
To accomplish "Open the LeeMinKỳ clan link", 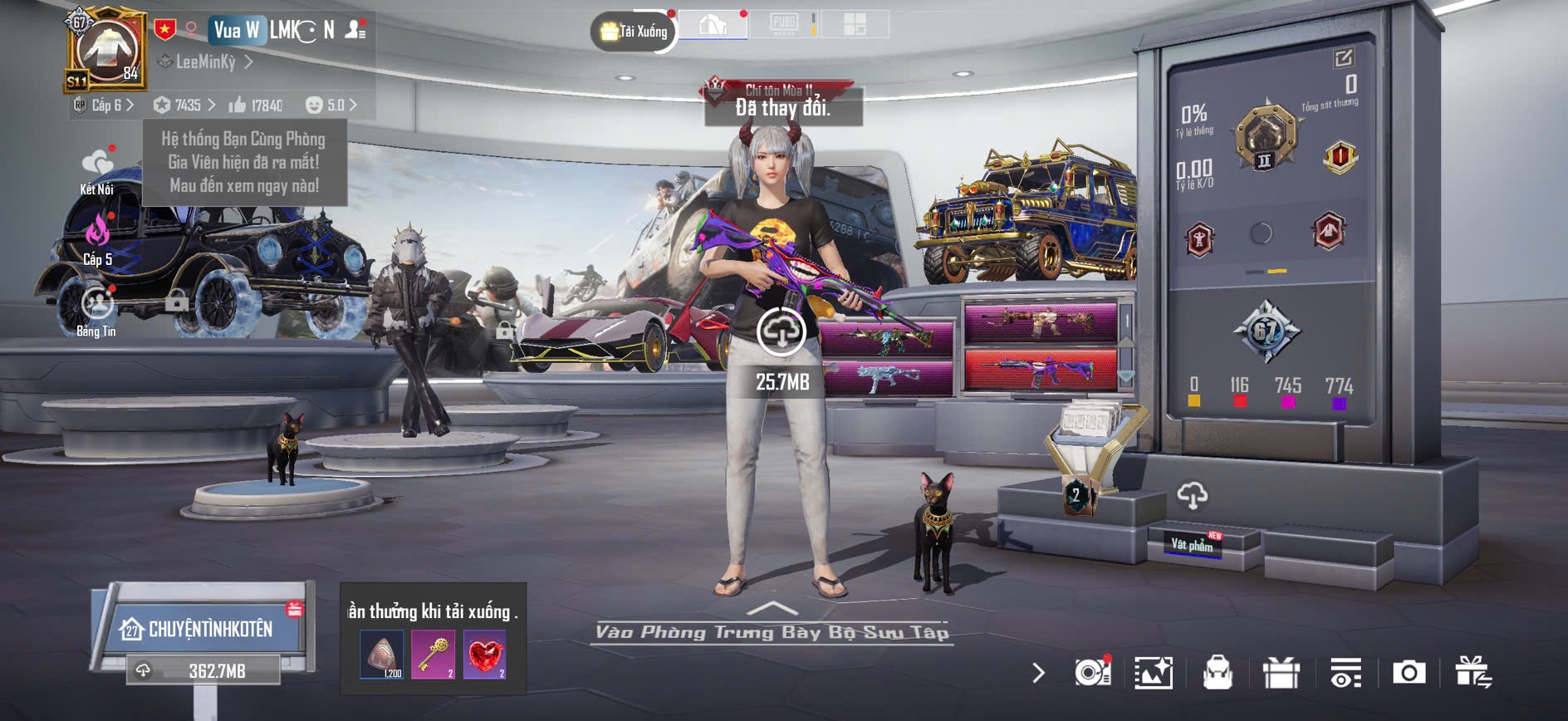I will pos(206,61).
